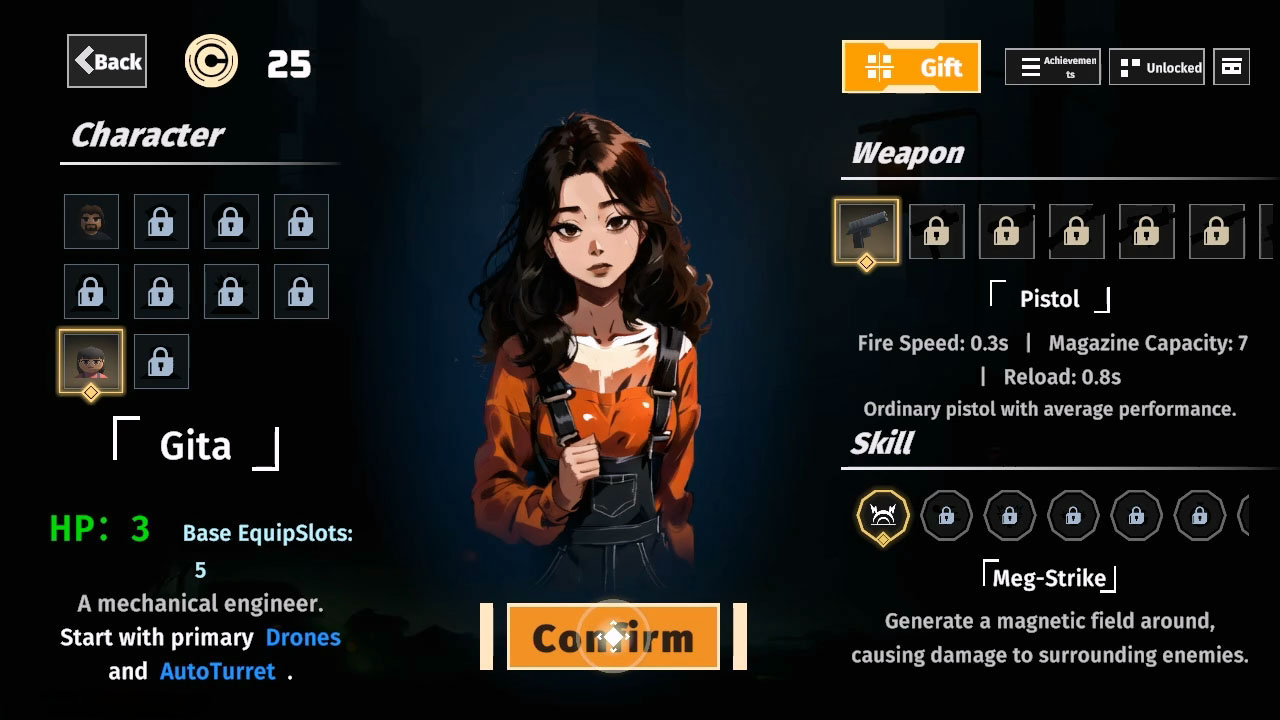The height and width of the screenshot is (720, 1280).
Task: Expand the Achievements panel
Action: [x=1051, y=66]
